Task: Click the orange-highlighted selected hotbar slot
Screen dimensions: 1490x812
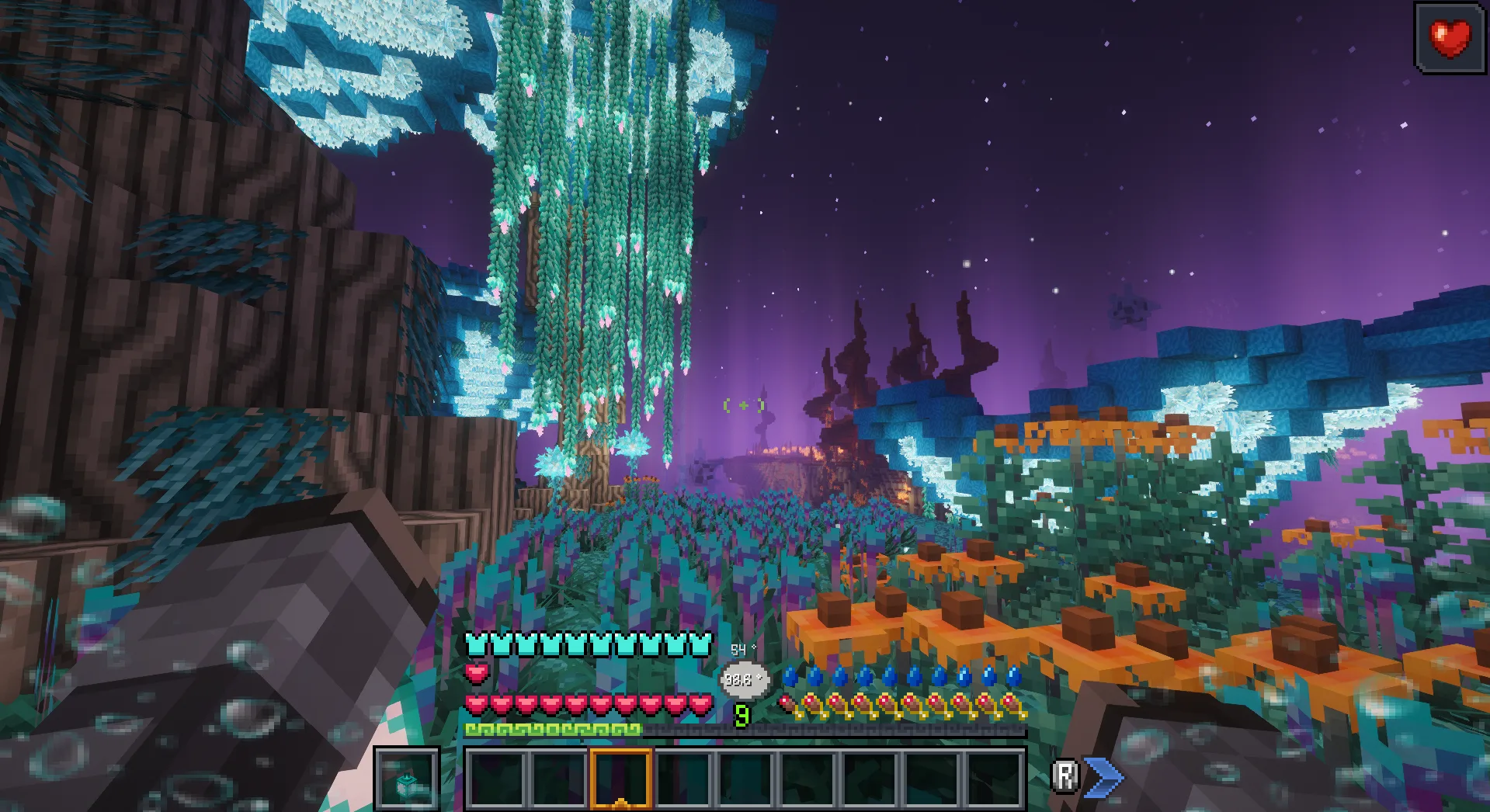Action: pyautogui.click(x=620, y=779)
